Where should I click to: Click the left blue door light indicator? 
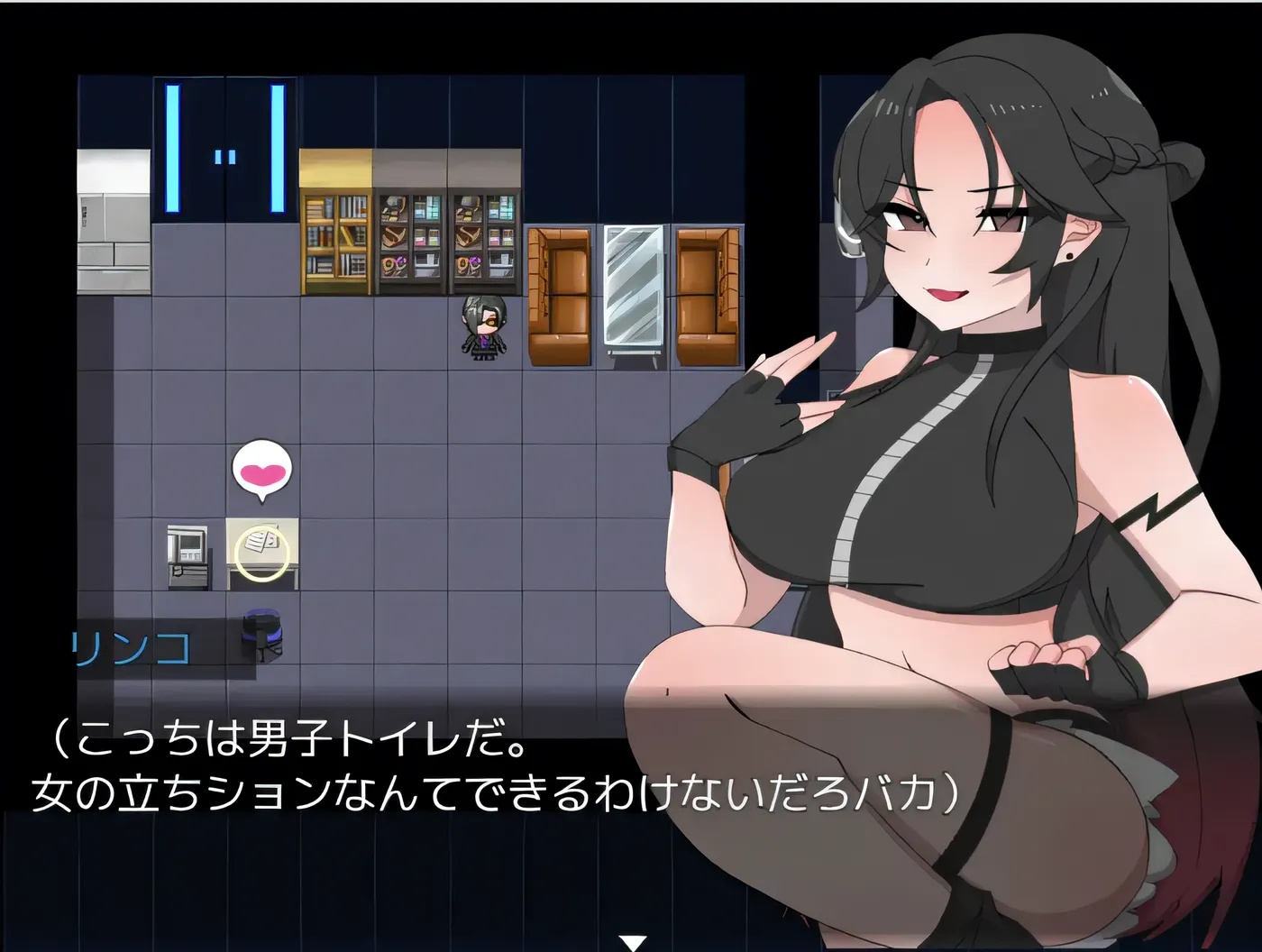(x=172, y=149)
